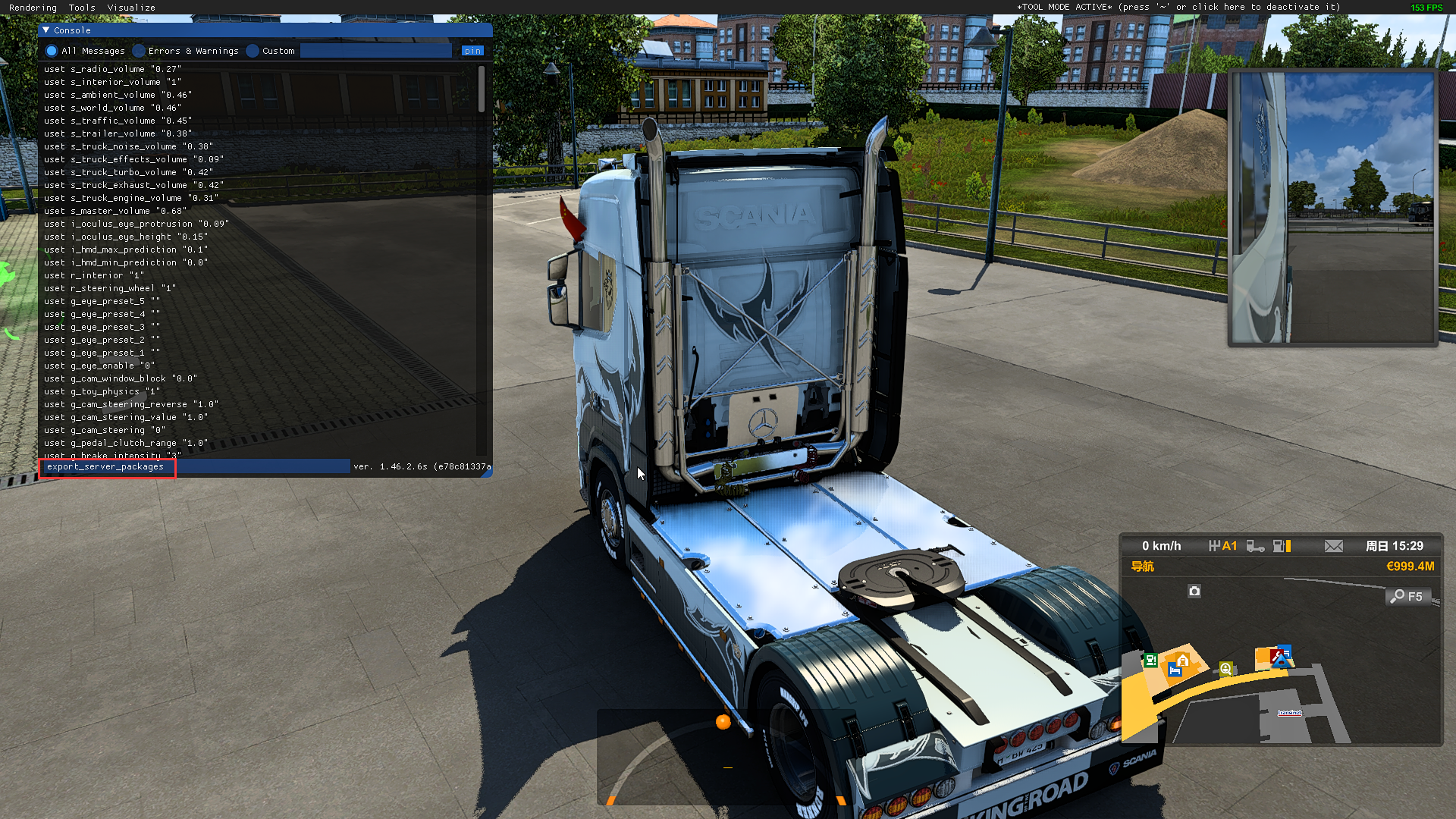
Task: Select the navigation tab label
Action: (1142, 566)
